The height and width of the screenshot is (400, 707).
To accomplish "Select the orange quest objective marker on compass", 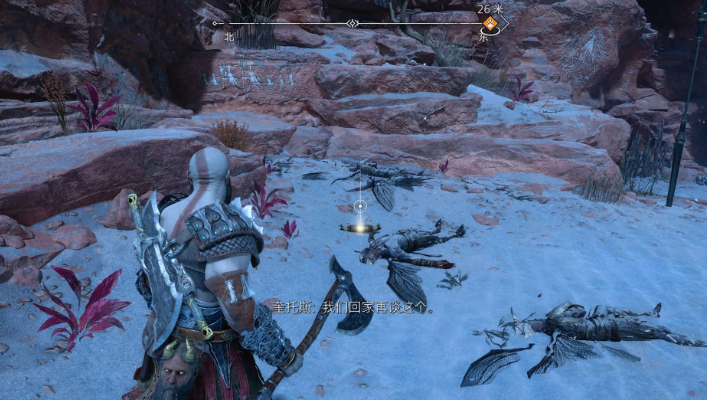I will click(x=489, y=22).
